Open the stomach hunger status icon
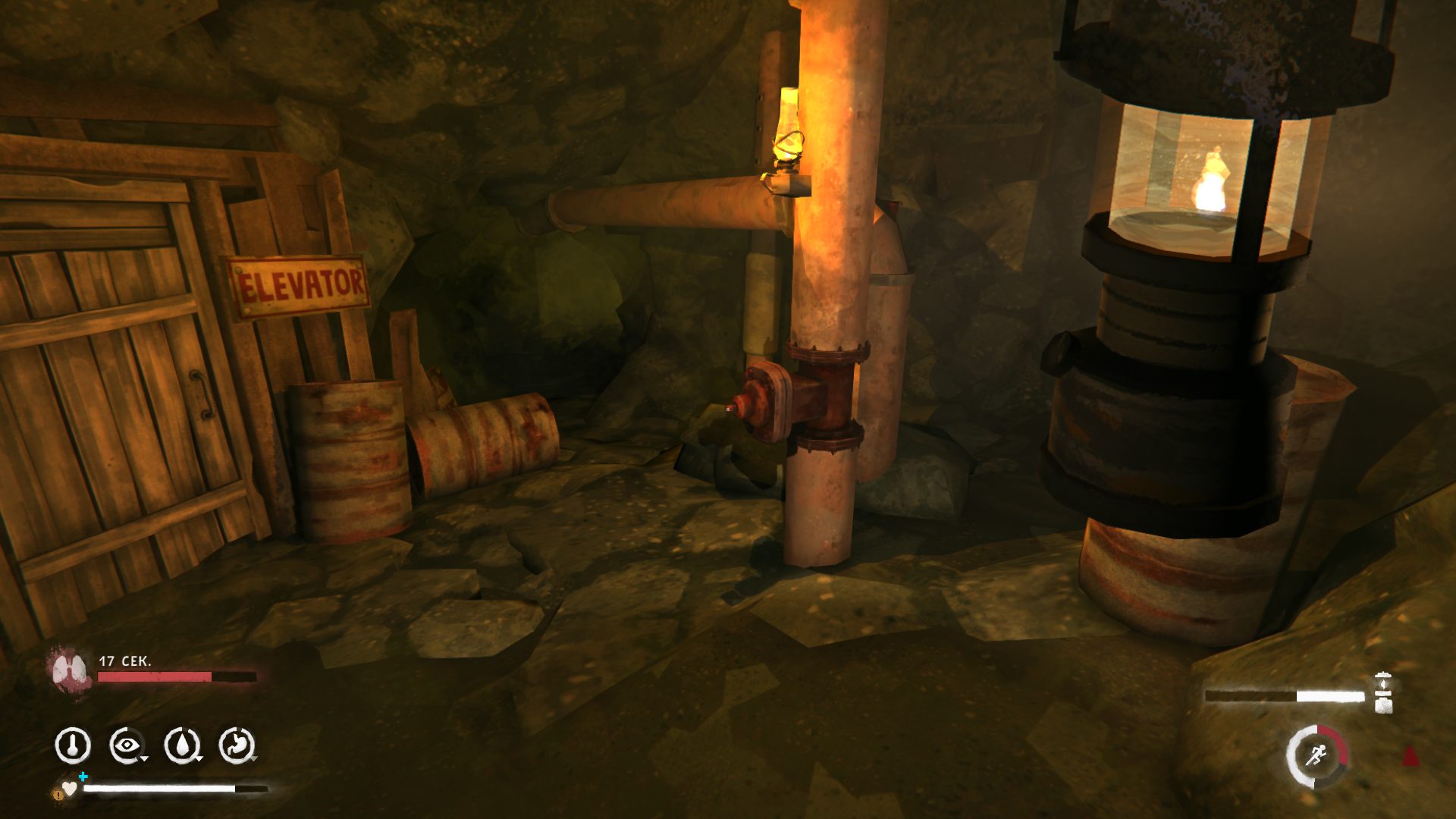The height and width of the screenshot is (819, 1456). point(237,745)
